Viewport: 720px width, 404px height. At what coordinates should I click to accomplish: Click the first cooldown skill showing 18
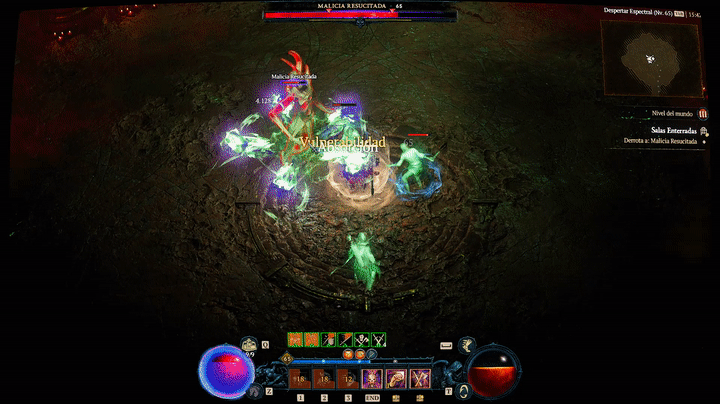[300, 378]
